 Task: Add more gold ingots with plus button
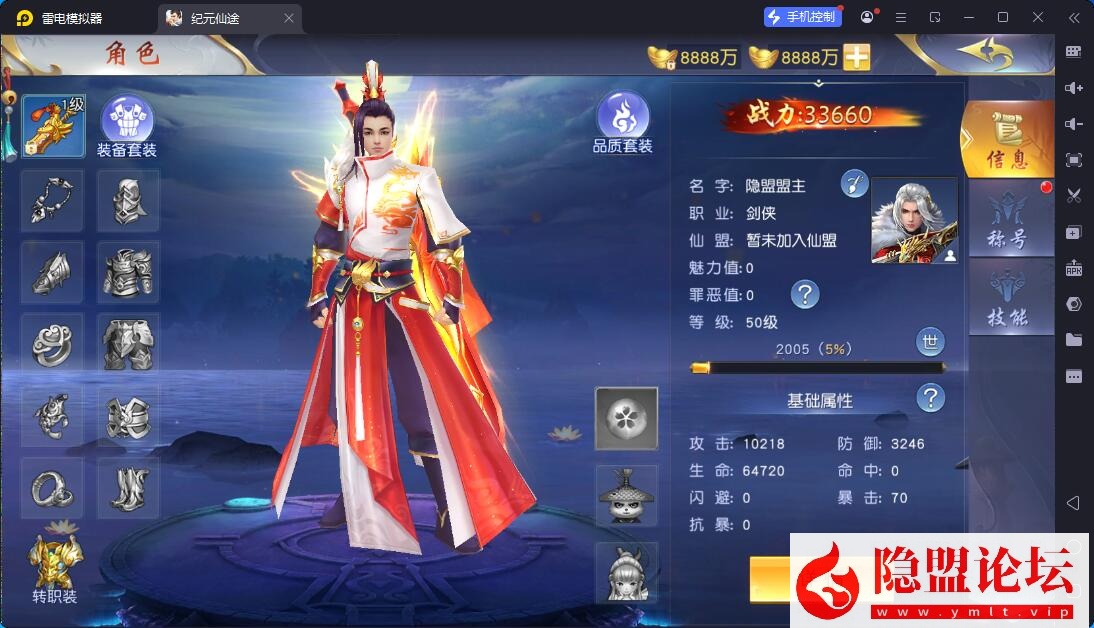point(857,58)
